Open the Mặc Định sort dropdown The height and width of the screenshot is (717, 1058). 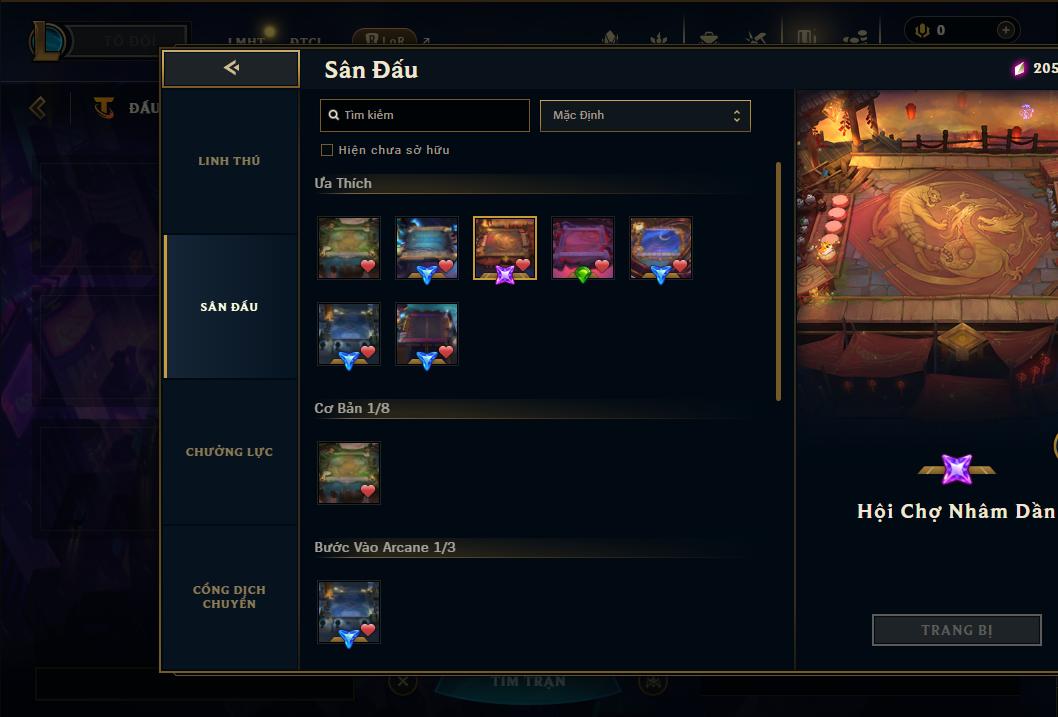(645, 115)
